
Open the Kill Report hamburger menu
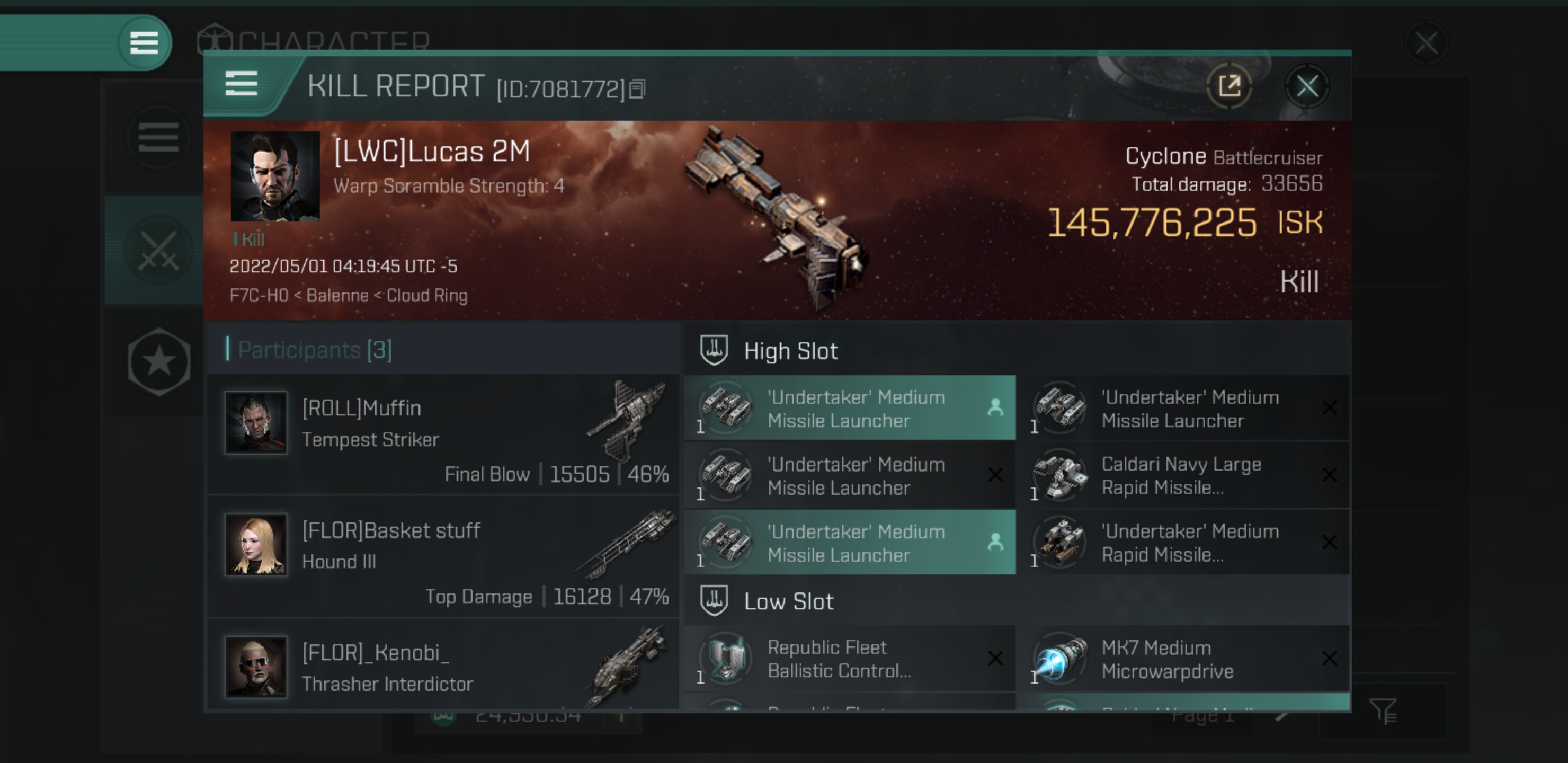click(242, 83)
